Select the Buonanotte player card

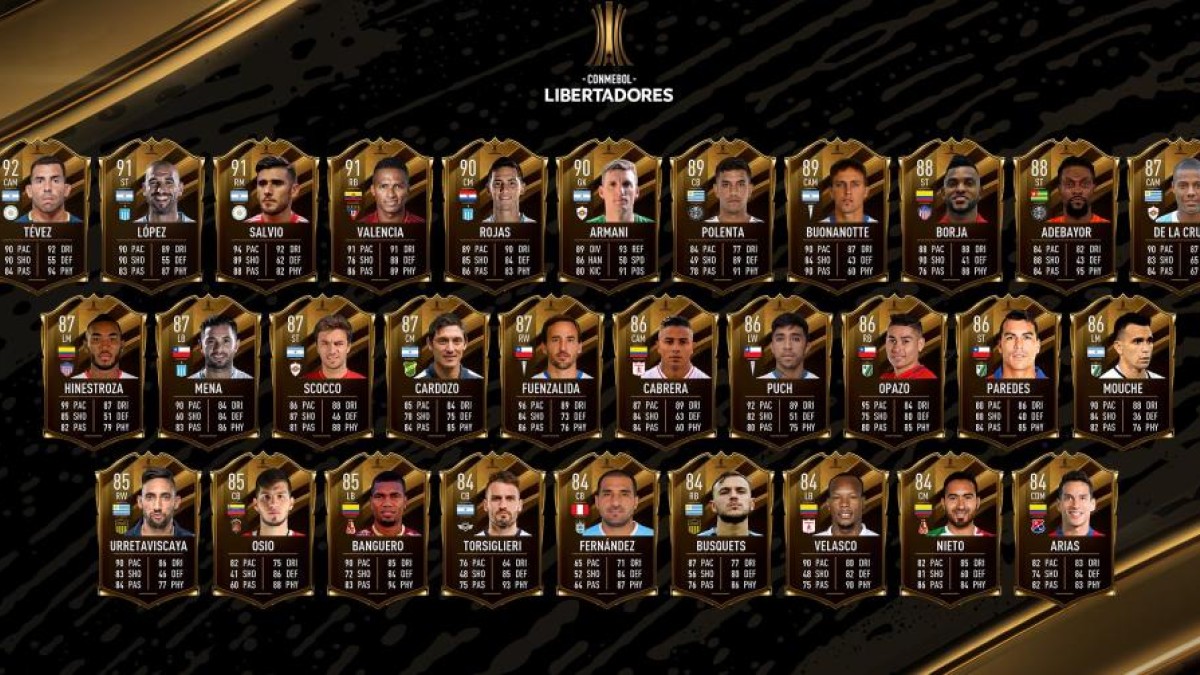click(837, 214)
